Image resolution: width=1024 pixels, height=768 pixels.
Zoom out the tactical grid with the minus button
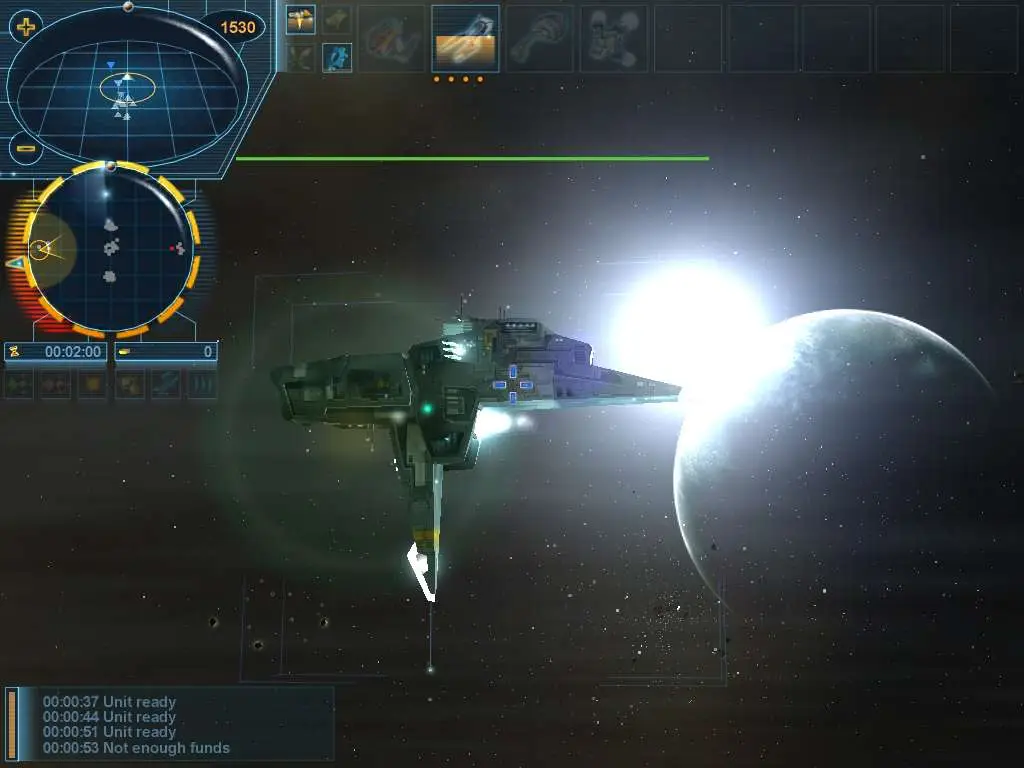(x=25, y=149)
